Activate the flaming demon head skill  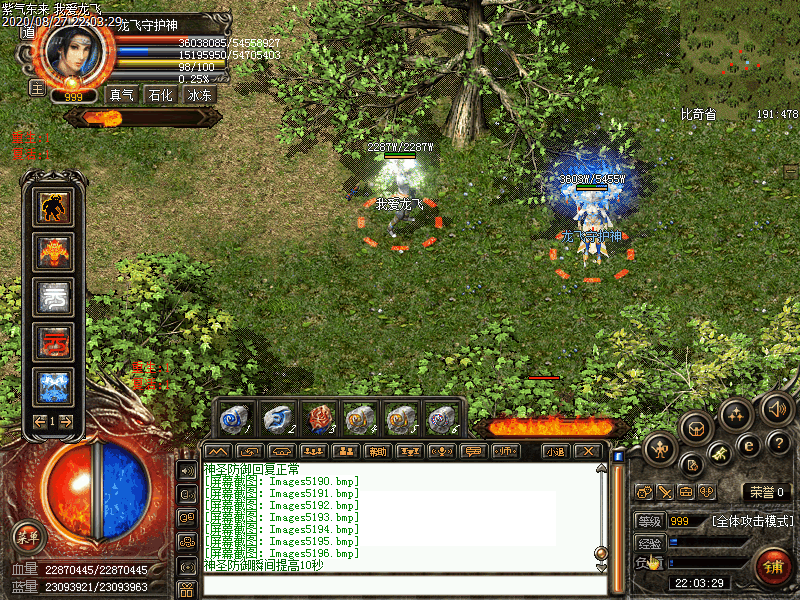pos(54,251)
